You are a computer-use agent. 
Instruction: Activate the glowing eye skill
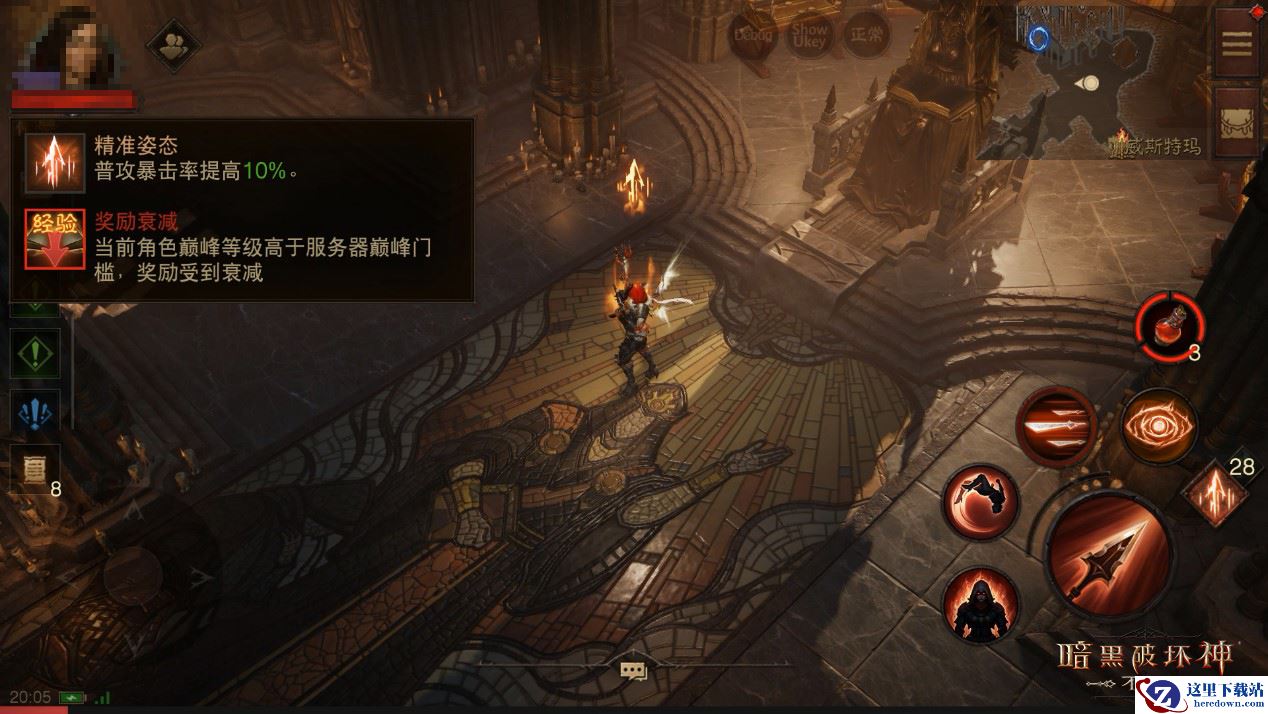pos(1158,427)
